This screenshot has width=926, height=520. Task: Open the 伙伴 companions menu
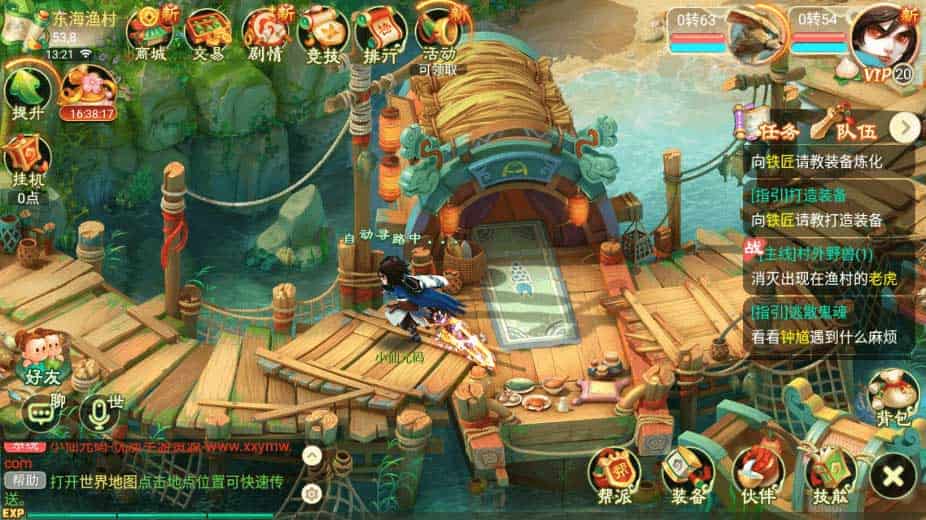point(757,470)
